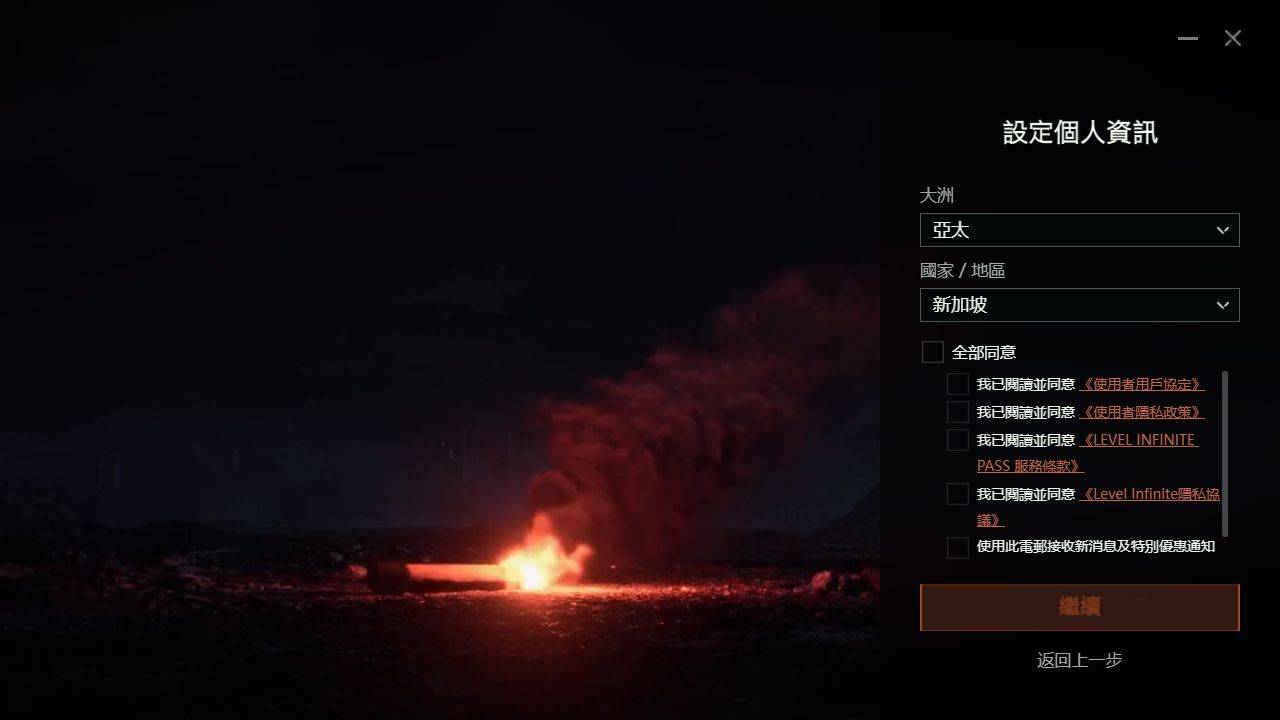This screenshot has height=720, width=1280.
Task: Click the 繼續 continue button
Action: (x=1079, y=607)
